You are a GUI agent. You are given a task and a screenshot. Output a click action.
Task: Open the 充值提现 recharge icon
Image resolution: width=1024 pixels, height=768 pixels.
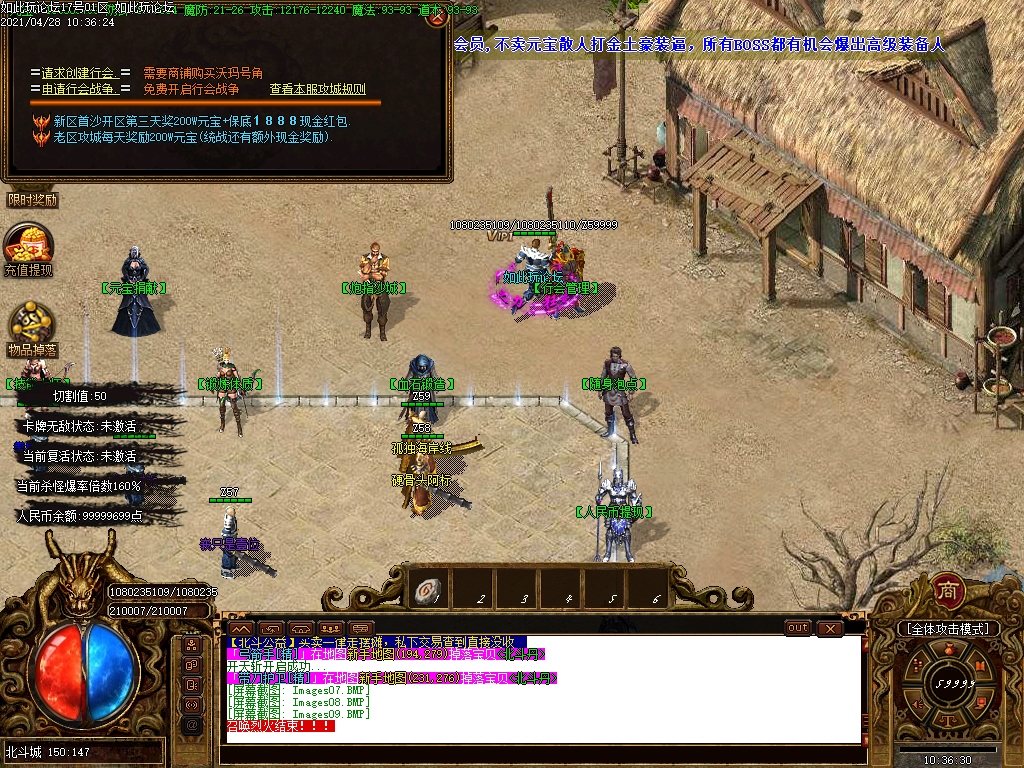[28, 250]
